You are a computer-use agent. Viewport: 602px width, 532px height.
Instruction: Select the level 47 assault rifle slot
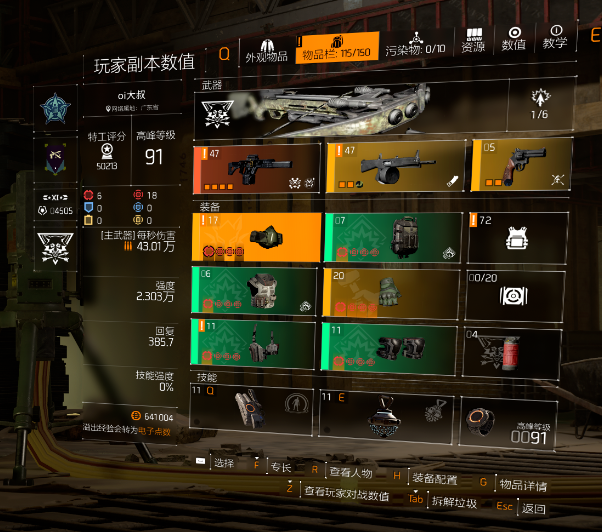[x=257, y=168]
